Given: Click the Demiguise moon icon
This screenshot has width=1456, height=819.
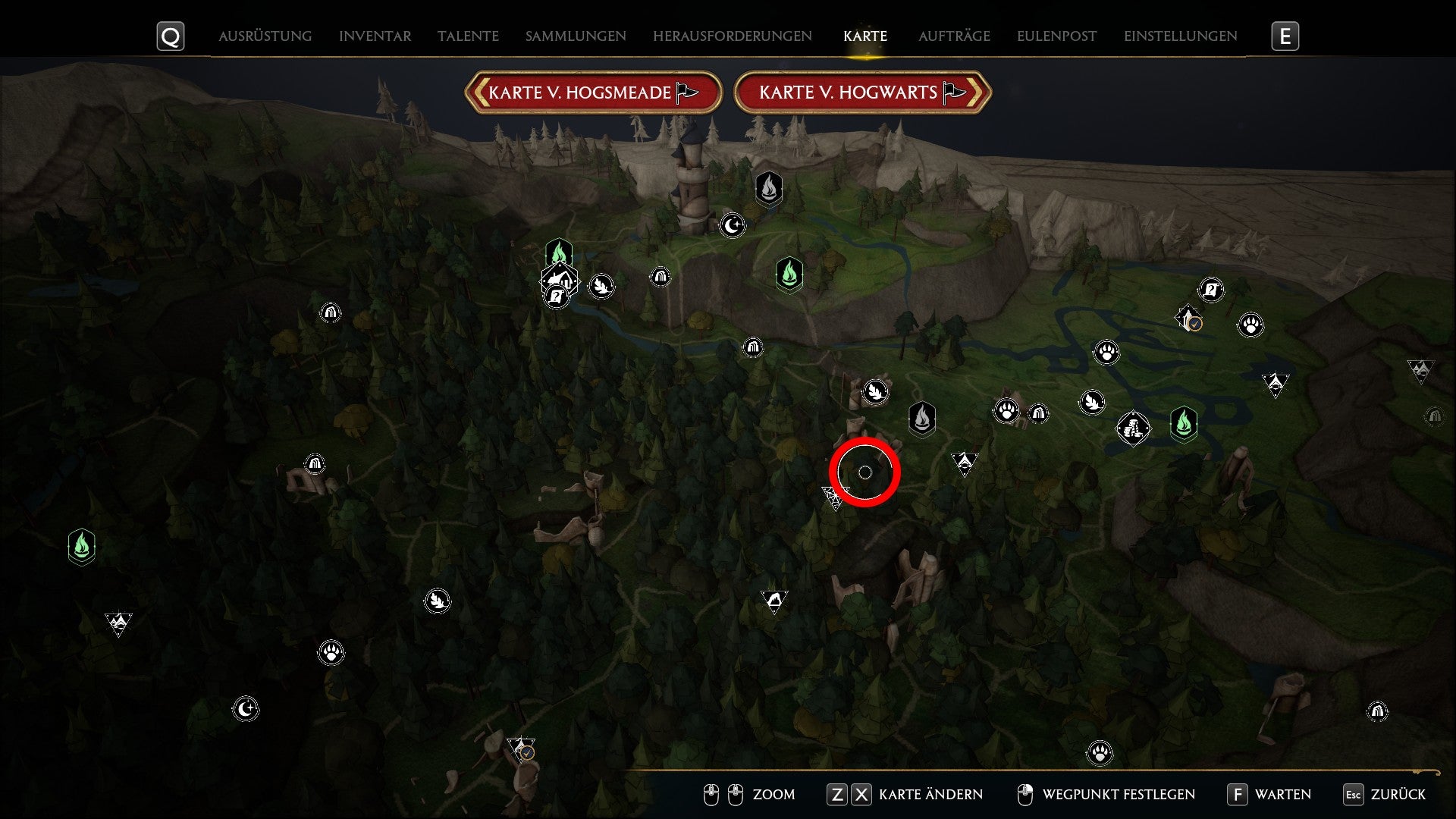Looking at the screenshot, I should [x=733, y=225].
